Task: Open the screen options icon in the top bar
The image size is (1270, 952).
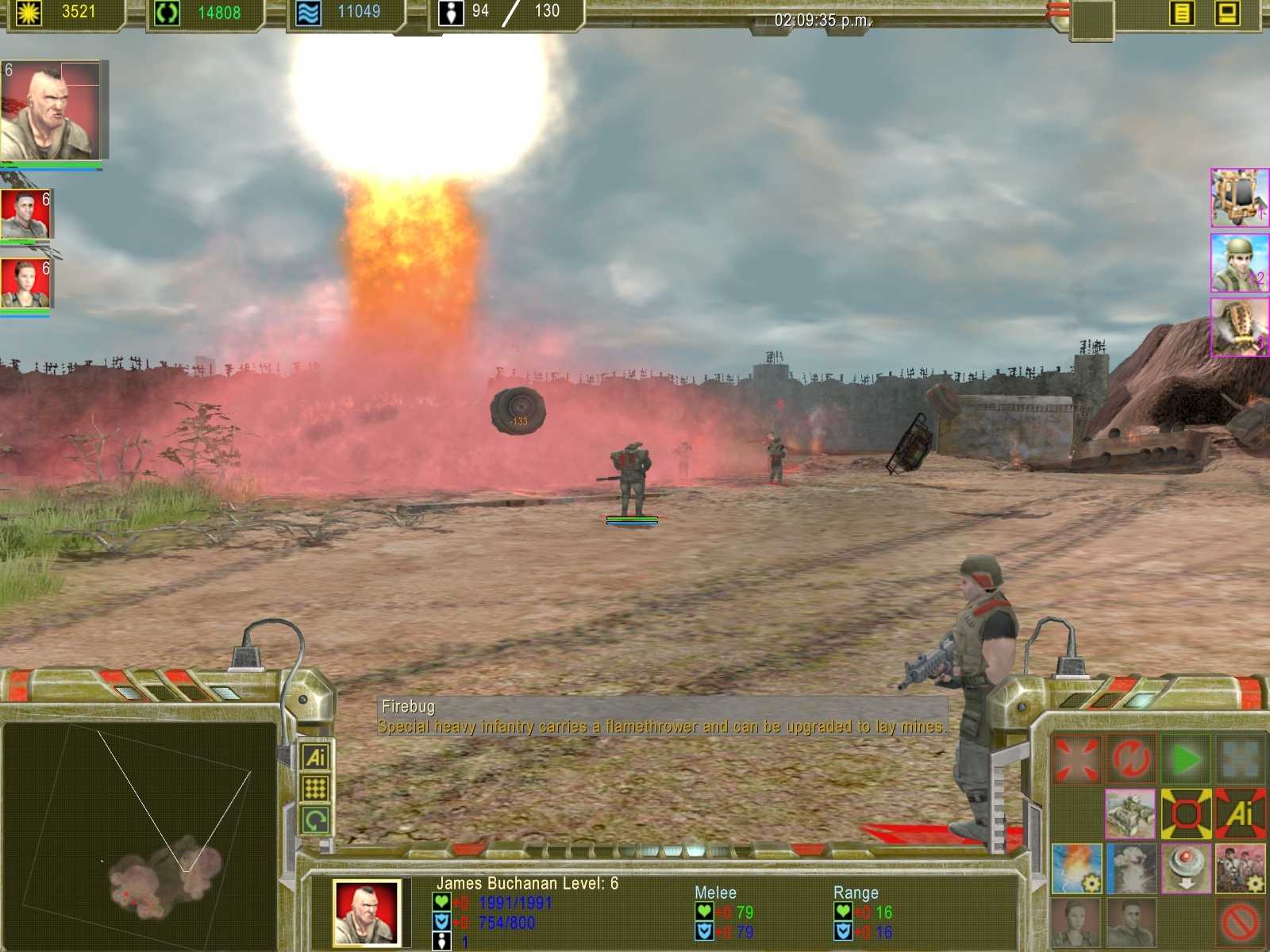Action: (x=1226, y=12)
